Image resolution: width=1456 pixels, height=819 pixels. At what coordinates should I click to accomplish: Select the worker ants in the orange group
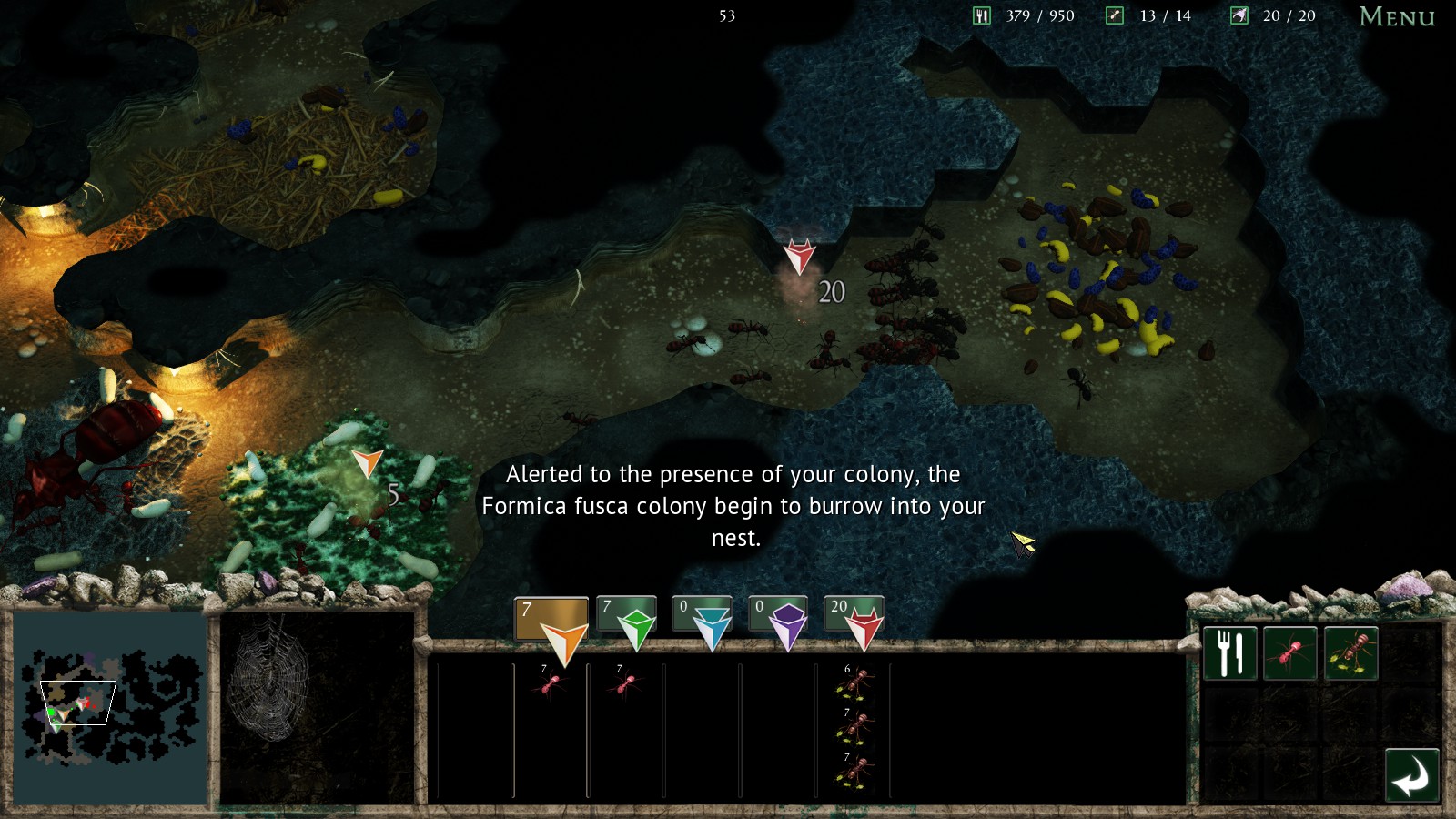[550, 683]
